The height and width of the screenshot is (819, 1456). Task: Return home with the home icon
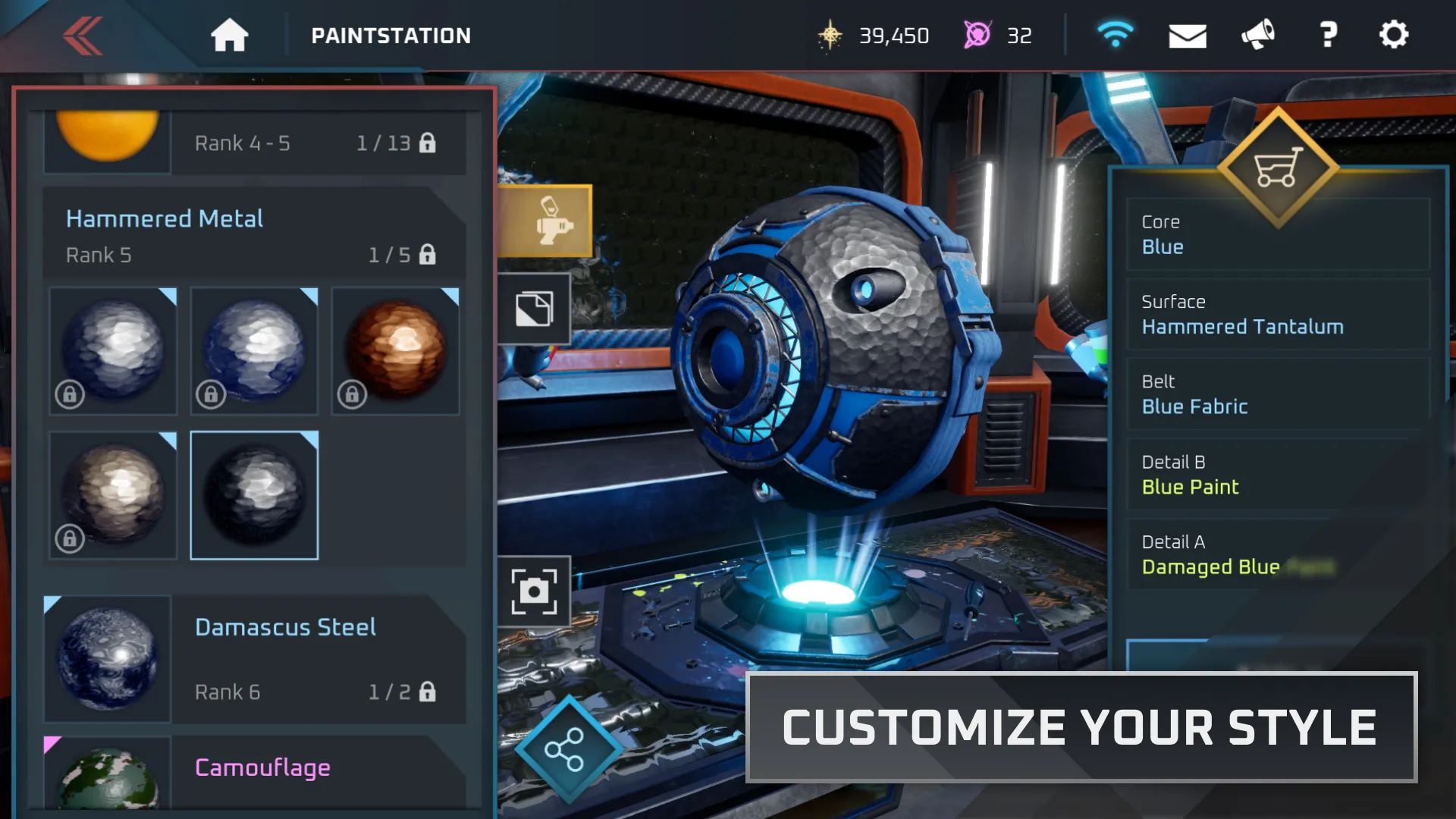[x=230, y=34]
